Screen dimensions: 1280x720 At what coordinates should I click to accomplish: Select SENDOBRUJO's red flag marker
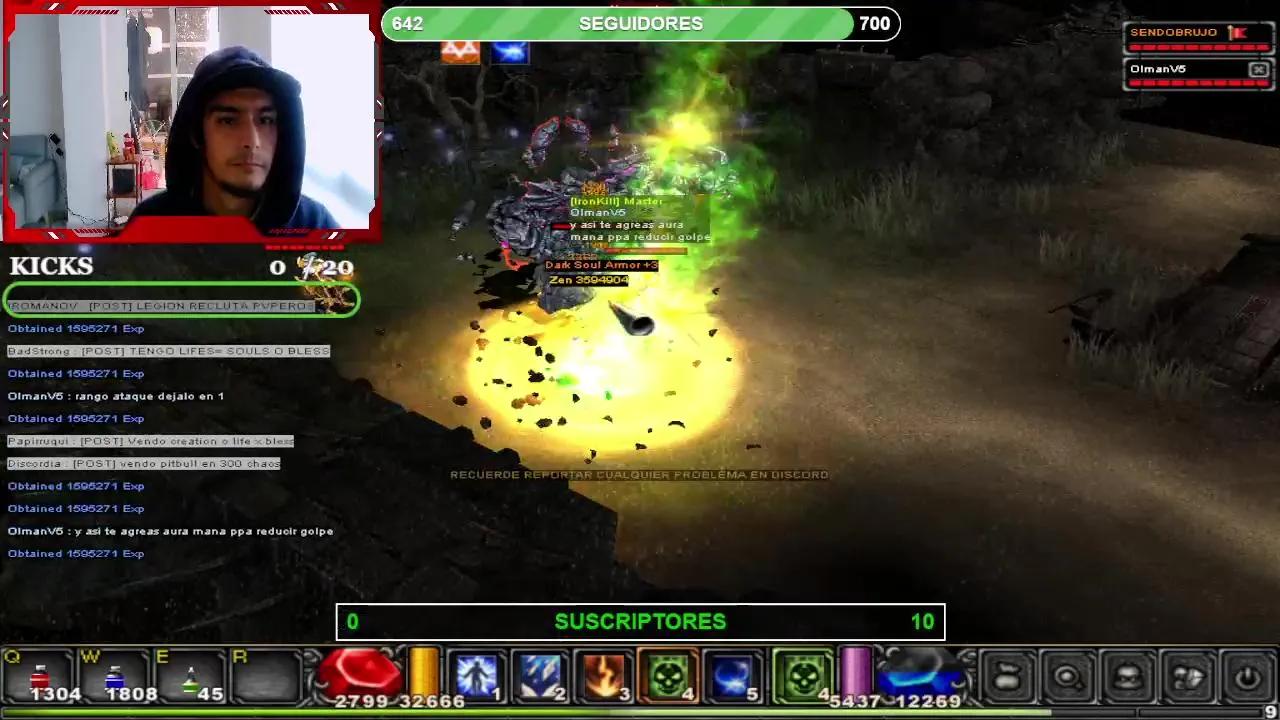point(1240,31)
